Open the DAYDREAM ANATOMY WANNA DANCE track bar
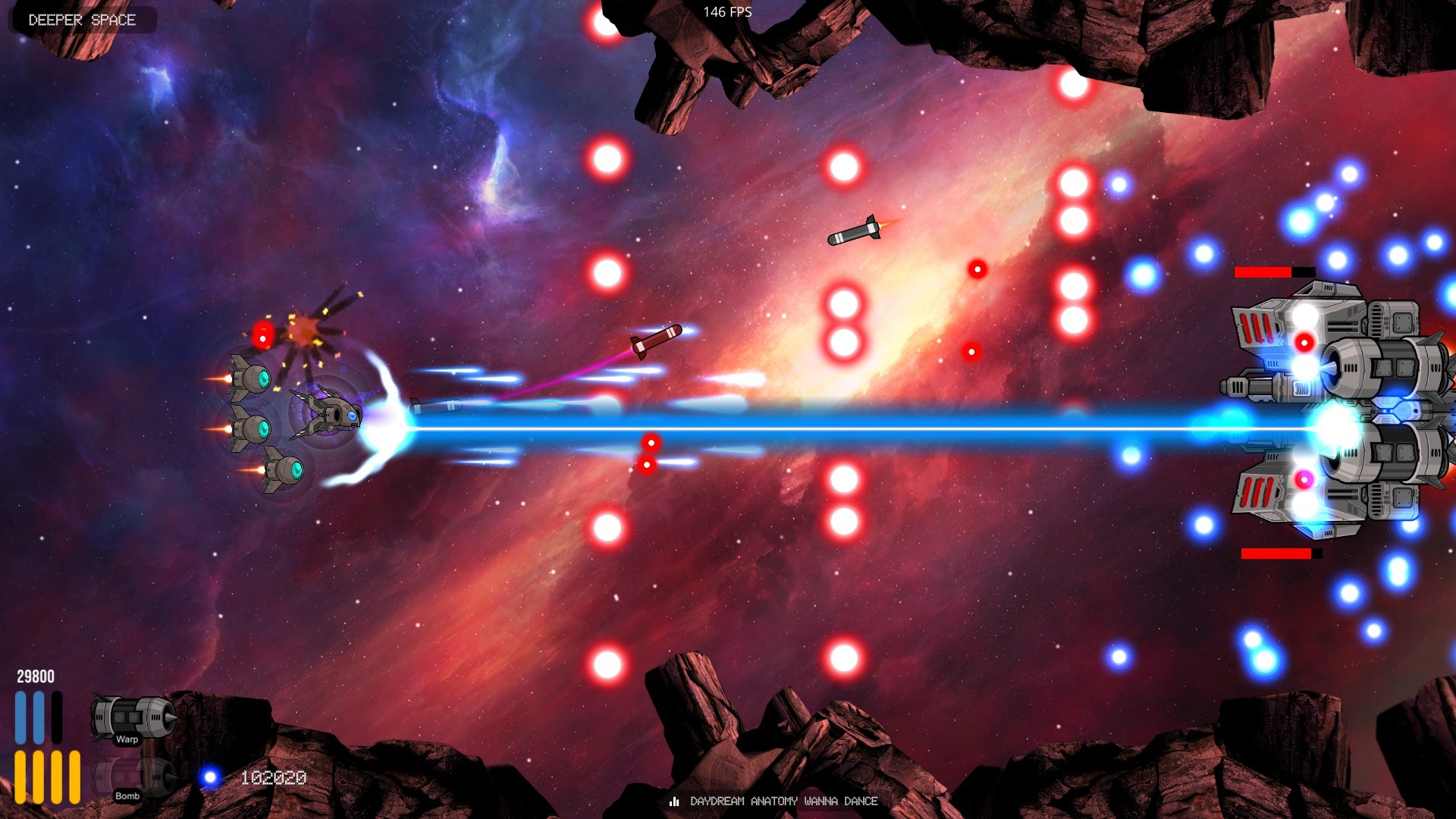The height and width of the screenshot is (819, 1456). pyautogui.click(x=783, y=801)
